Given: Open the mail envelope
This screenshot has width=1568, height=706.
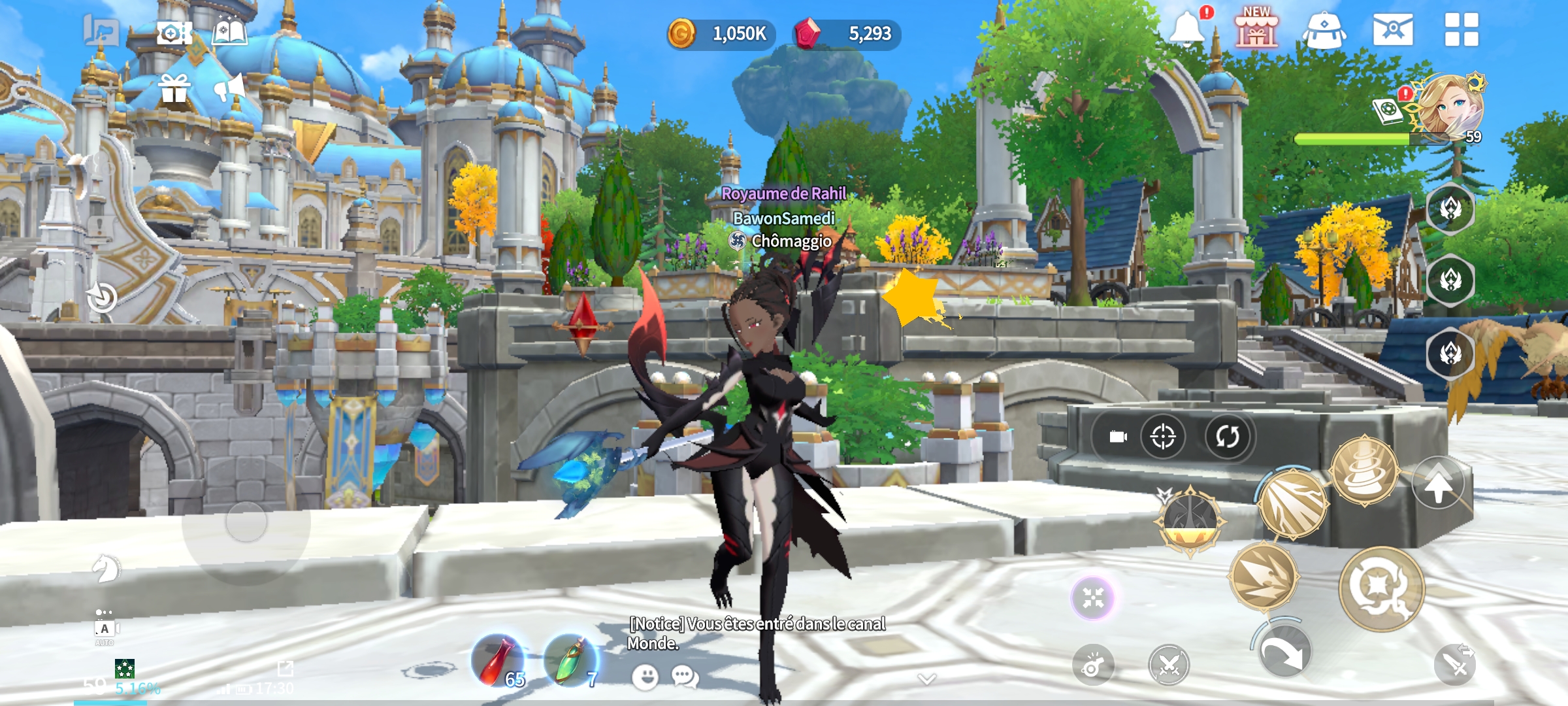Looking at the screenshot, I should tap(1393, 30).
